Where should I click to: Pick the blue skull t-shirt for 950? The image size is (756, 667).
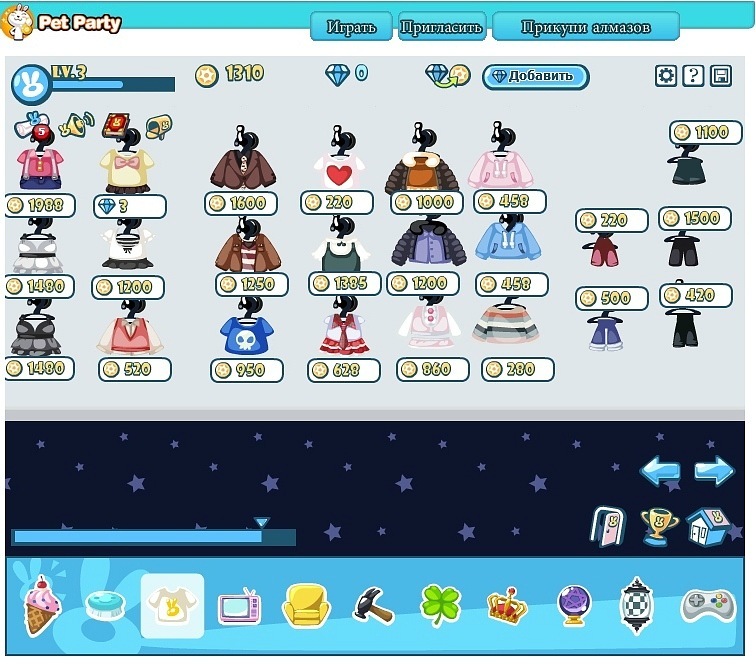(x=243, y=334)
